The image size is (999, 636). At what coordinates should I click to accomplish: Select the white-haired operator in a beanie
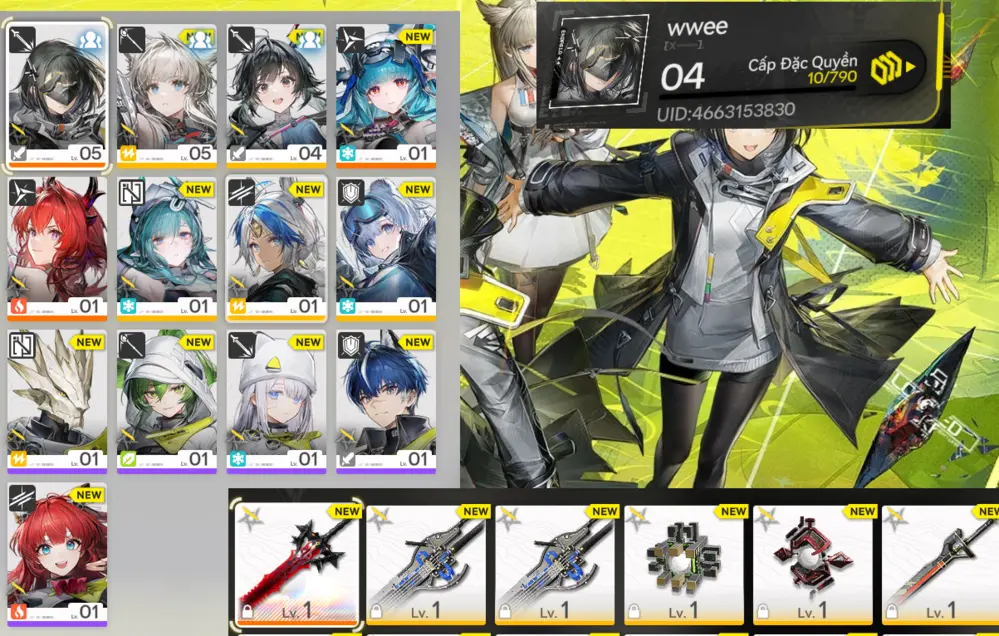point(276,401)
